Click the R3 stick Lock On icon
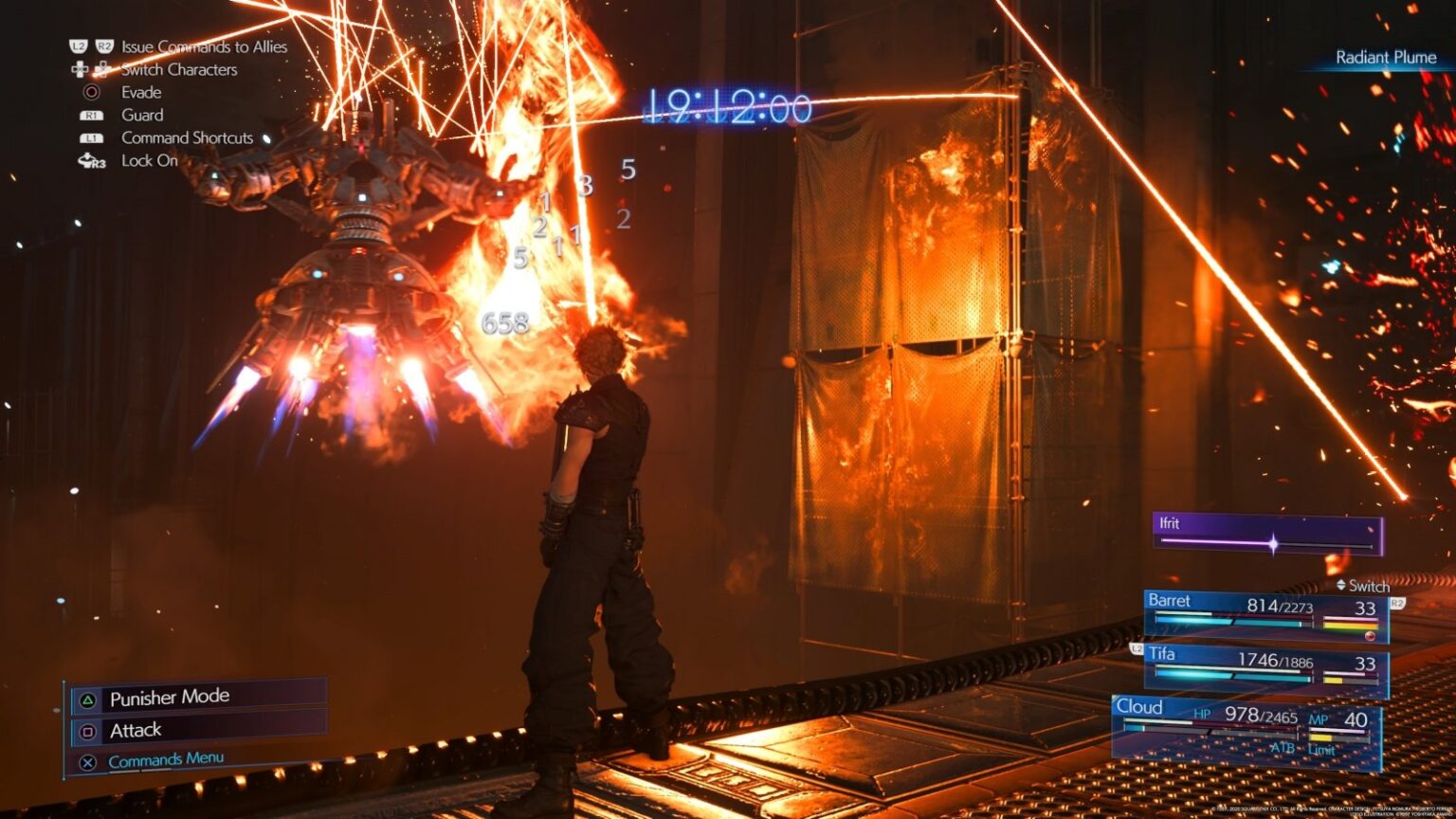Image resolution: width=1456 pixels, height=819 pixels. 90,161
